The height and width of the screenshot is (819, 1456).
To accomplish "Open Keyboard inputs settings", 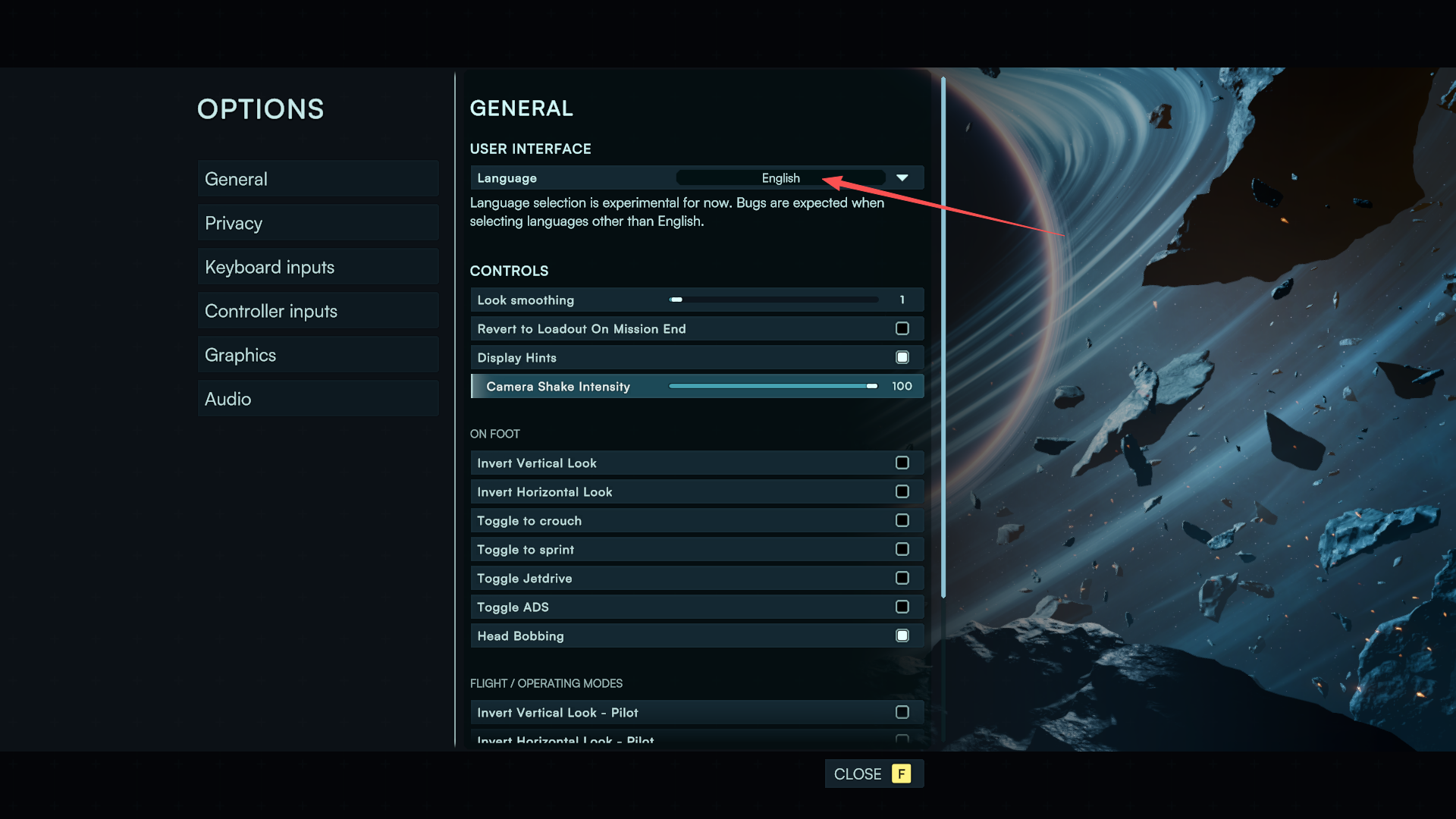I will 317,267.
